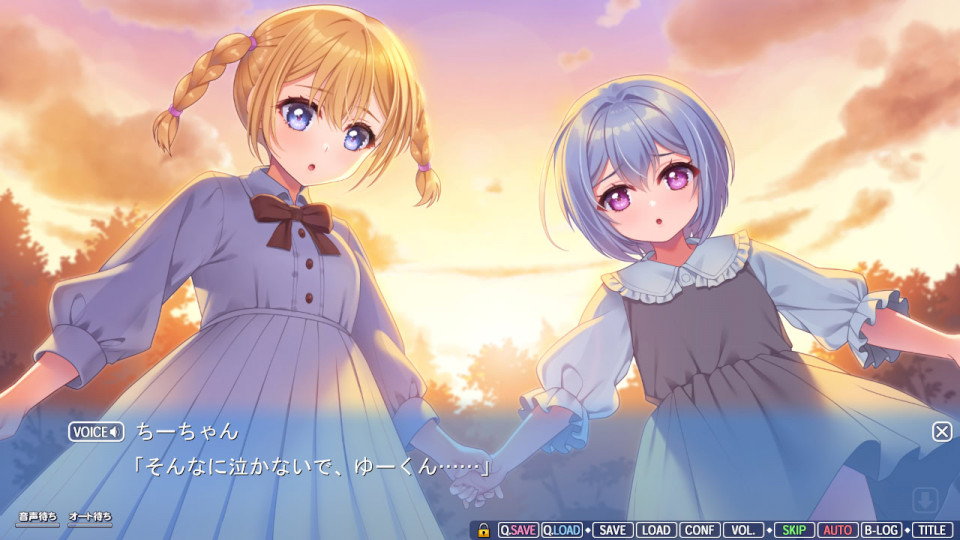Close the dialogue message window
The width and height of the screenshot is (960, 540).
click(x=942, y=431)
